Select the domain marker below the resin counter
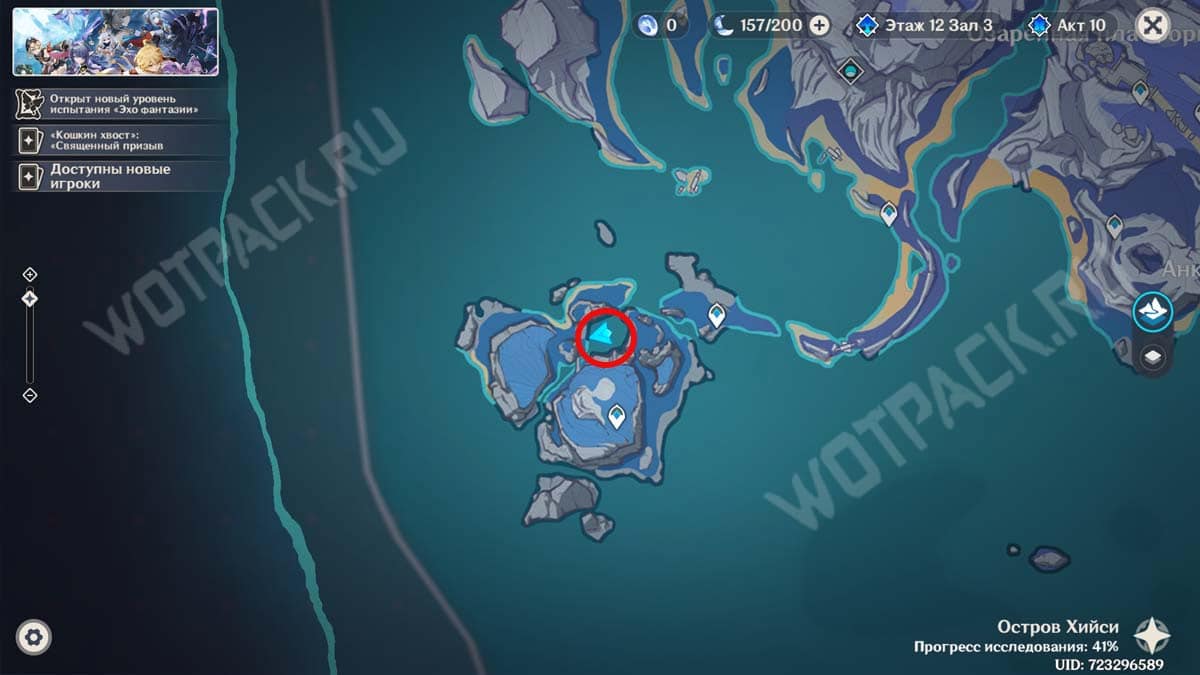This screenshot has height=675, width=1200. coord(851,71)
